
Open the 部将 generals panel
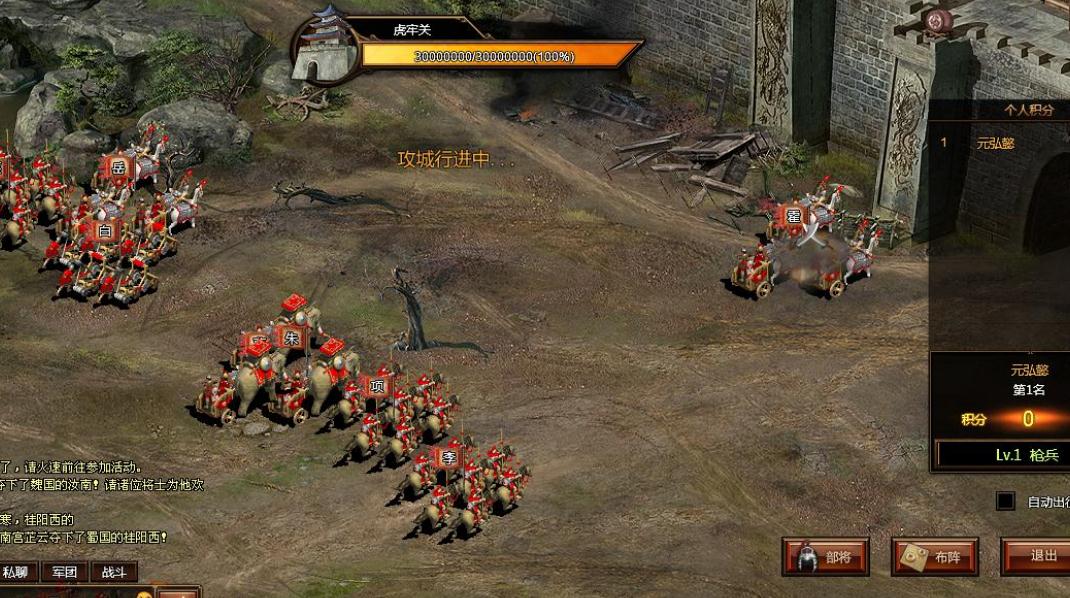[825, 557]
